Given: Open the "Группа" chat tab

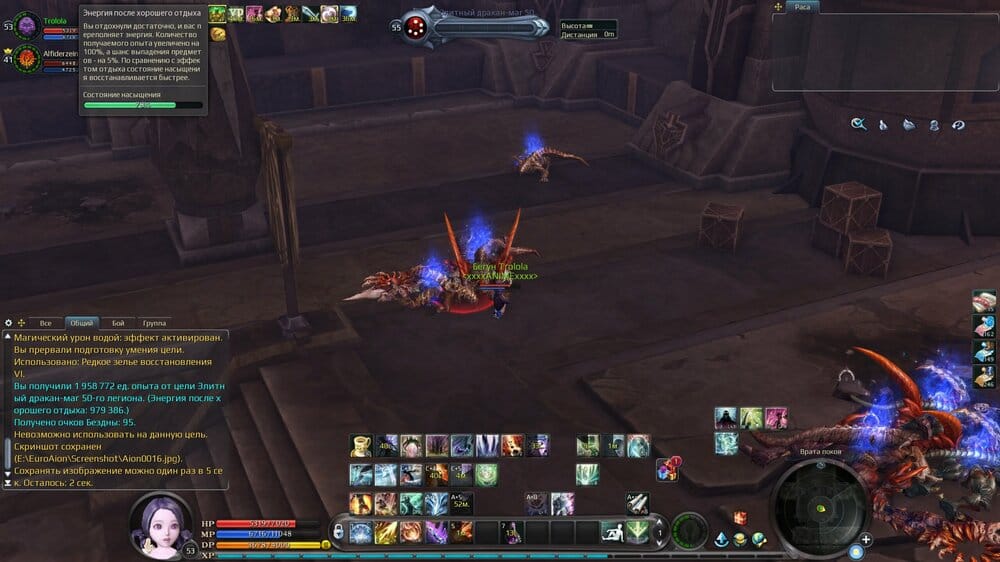Looking at the screenshot, I should click(x=154, y=323).
